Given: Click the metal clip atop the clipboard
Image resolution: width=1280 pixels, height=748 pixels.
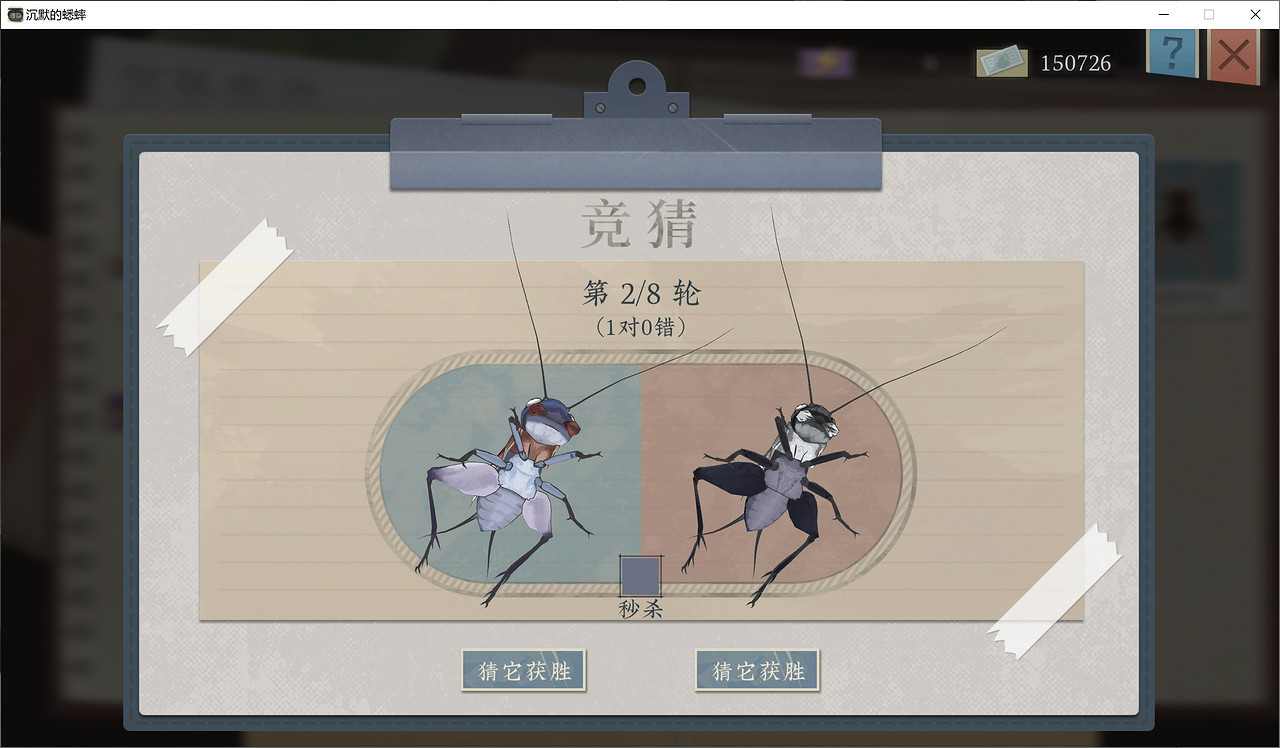Looking at the screenshot, I should click(636, 152).
